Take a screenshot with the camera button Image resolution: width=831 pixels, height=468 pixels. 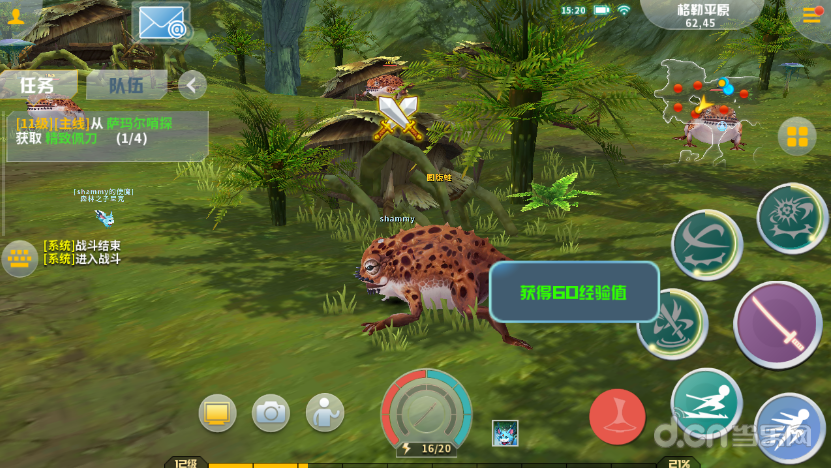pos(270,412)
